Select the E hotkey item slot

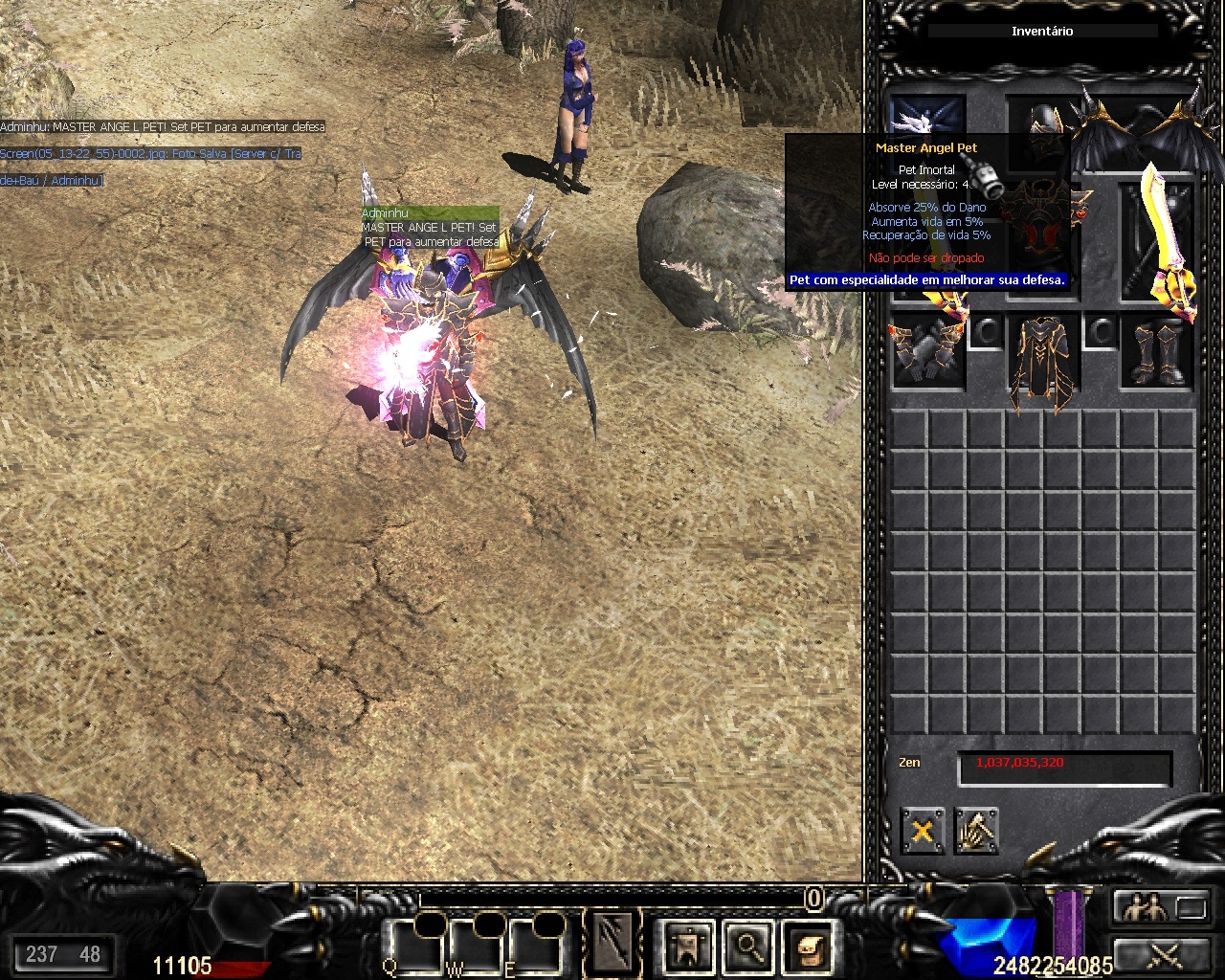532,947
